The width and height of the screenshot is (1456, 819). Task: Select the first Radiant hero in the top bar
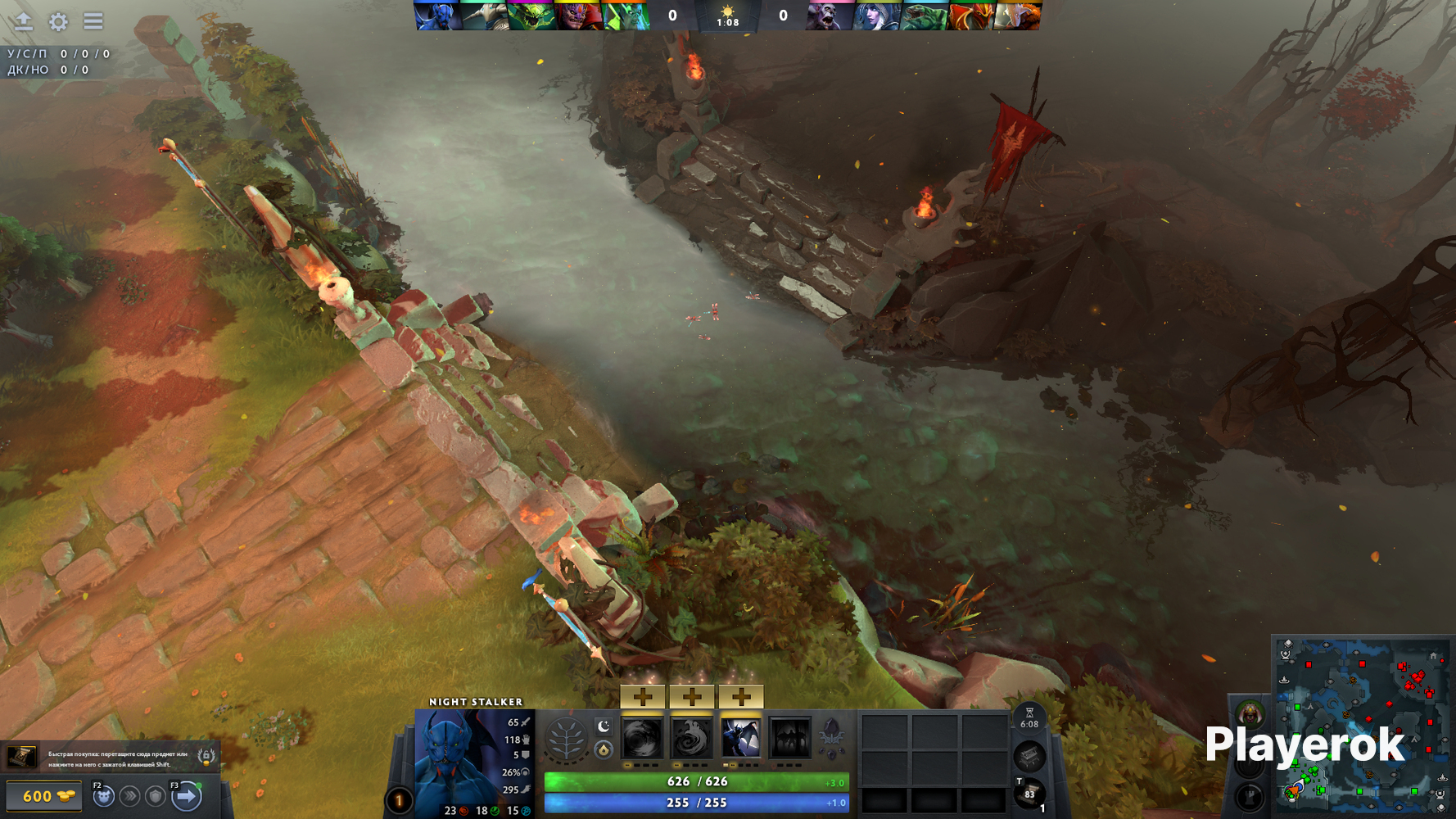click(x=436, y=16)
